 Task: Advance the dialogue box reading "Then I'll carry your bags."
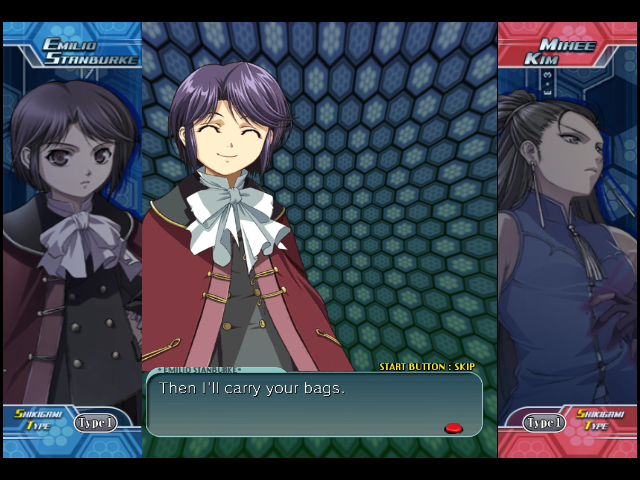(314, 404)
